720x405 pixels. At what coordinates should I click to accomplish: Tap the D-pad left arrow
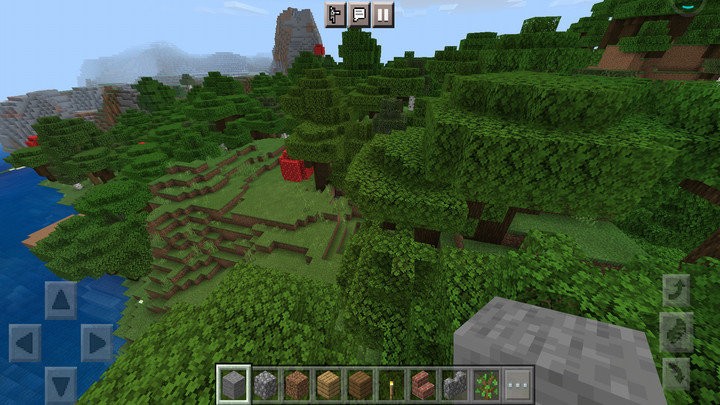25,343
